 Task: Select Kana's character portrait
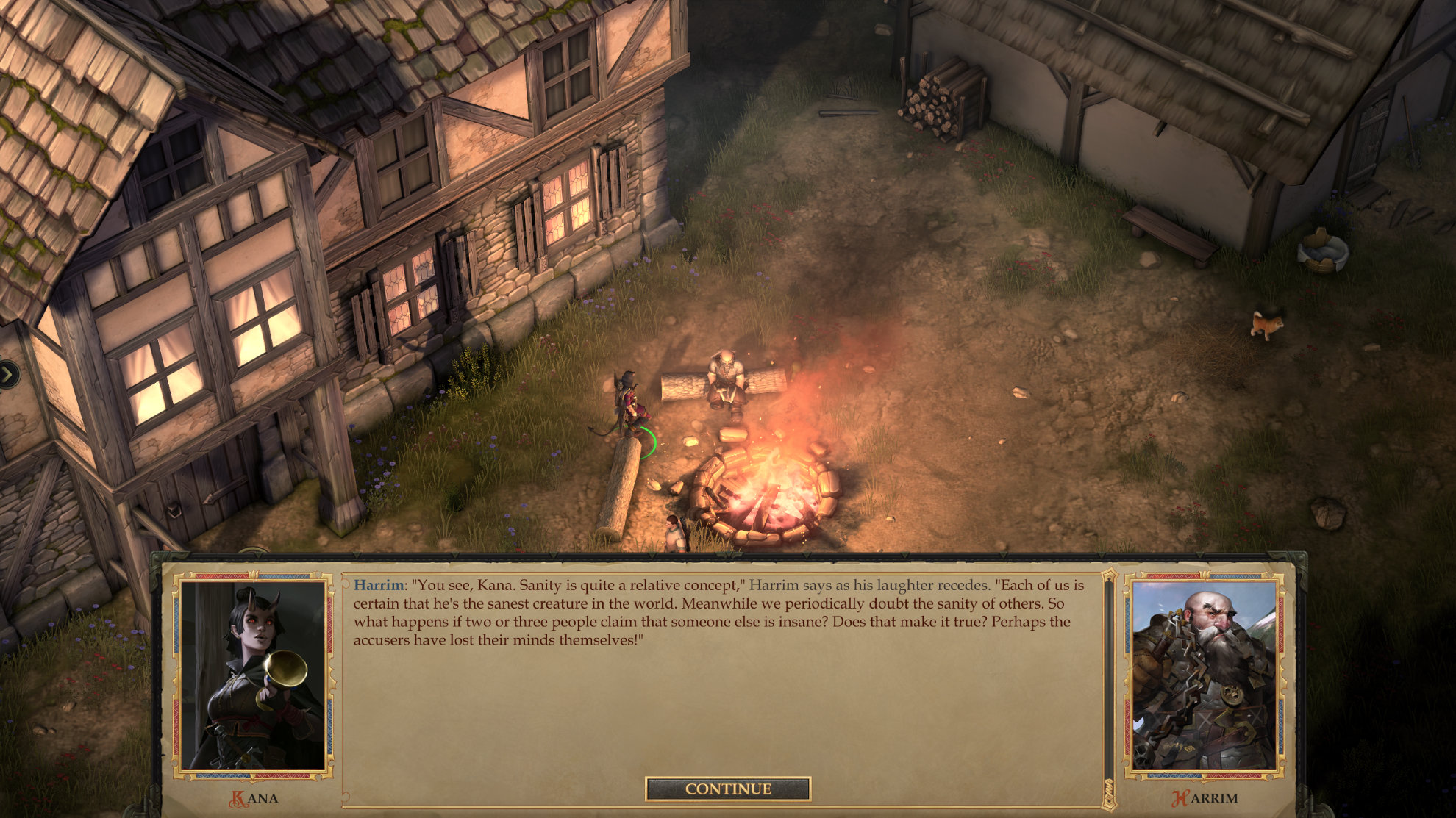tap(253, 675)
